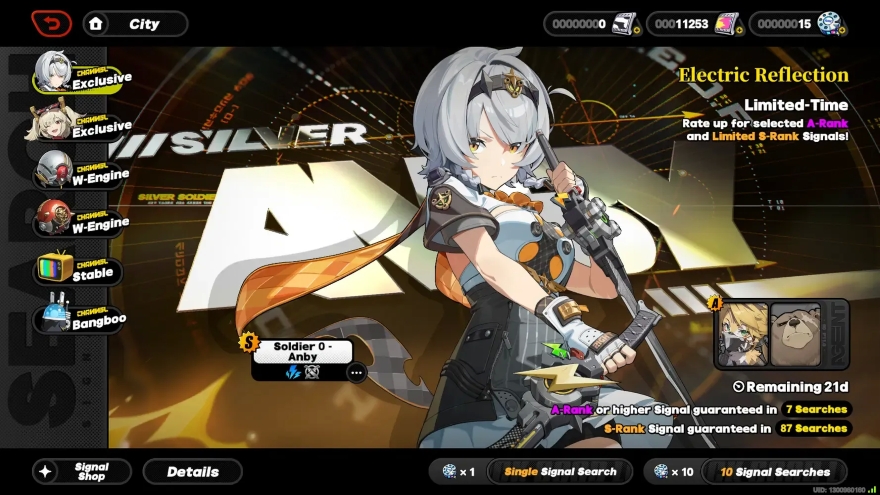880x495 pixels.
Task: Click the ellipsis button beside Soldier 0 - Anby
Action: (x=357, y=372)
